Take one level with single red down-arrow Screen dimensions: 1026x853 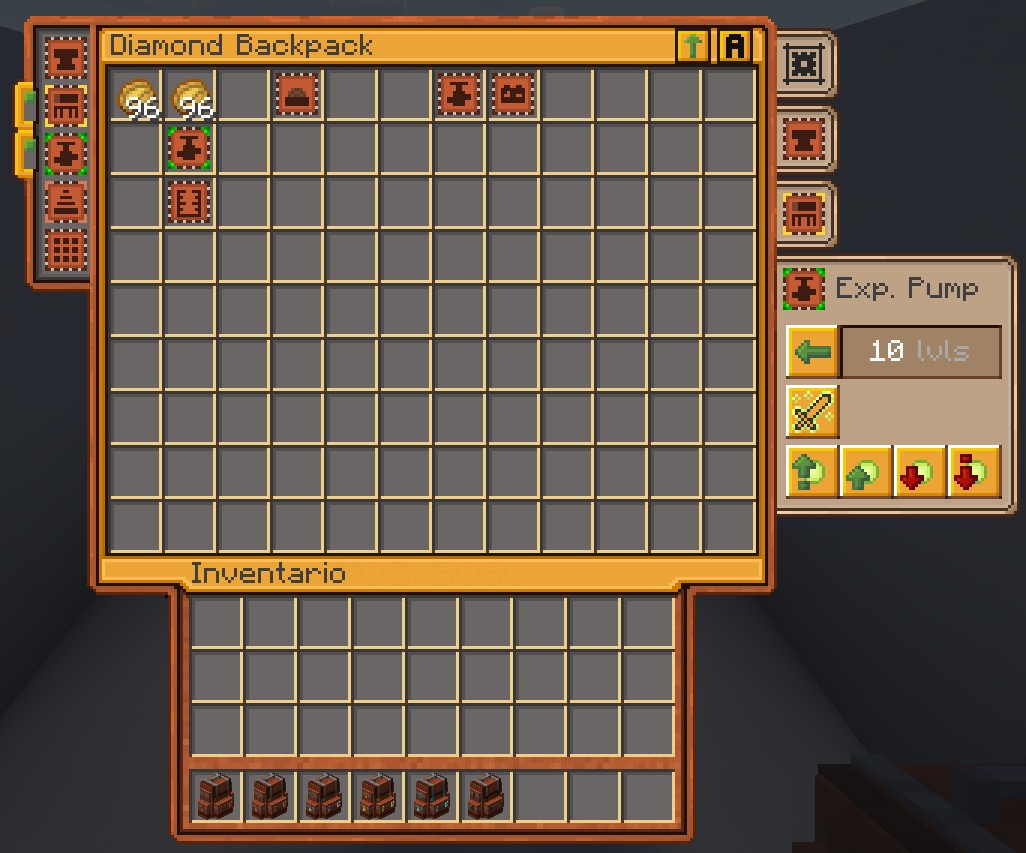pos(919,471)
